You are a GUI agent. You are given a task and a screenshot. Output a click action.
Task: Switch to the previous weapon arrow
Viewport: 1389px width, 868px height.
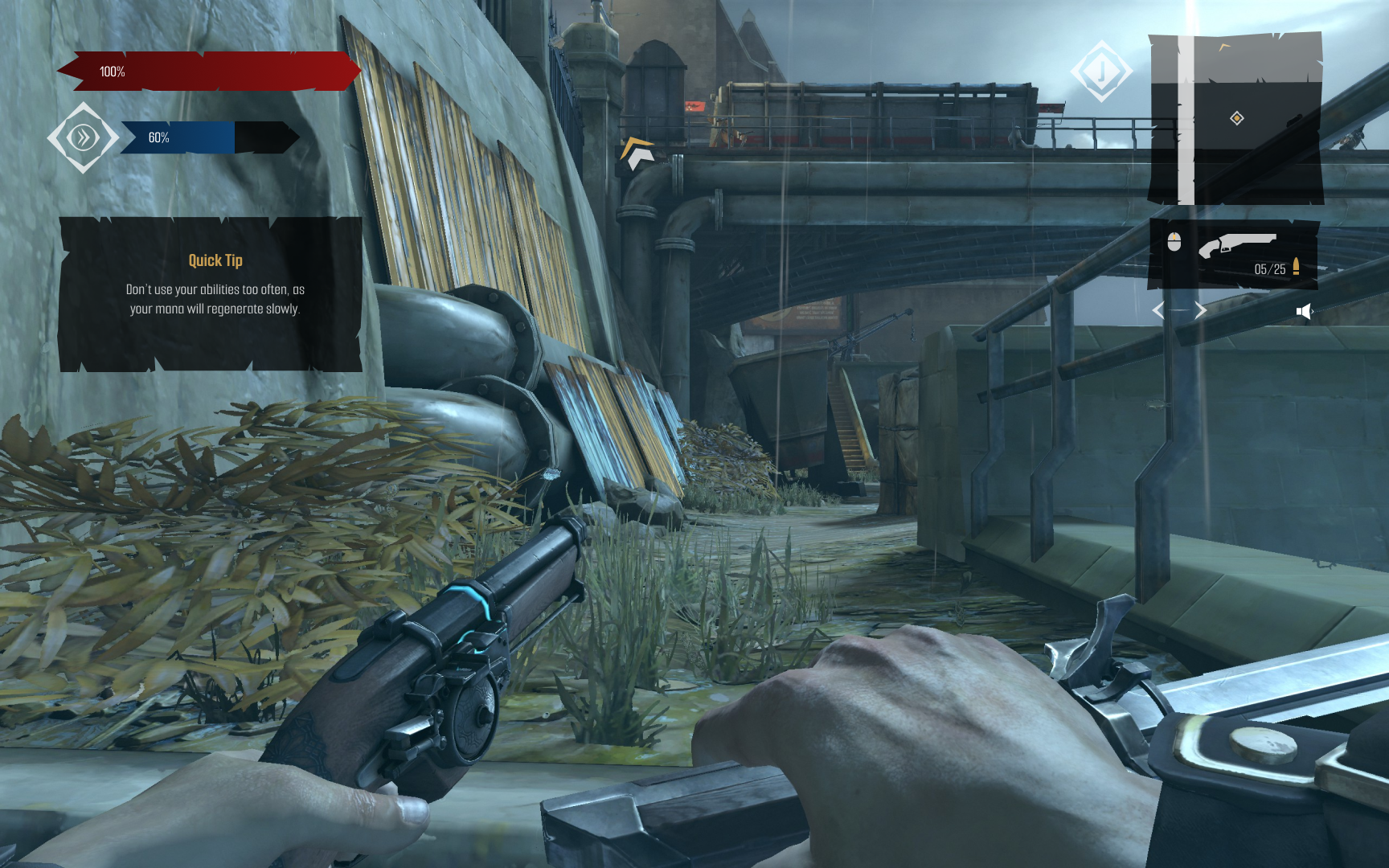coord(1158,310)
